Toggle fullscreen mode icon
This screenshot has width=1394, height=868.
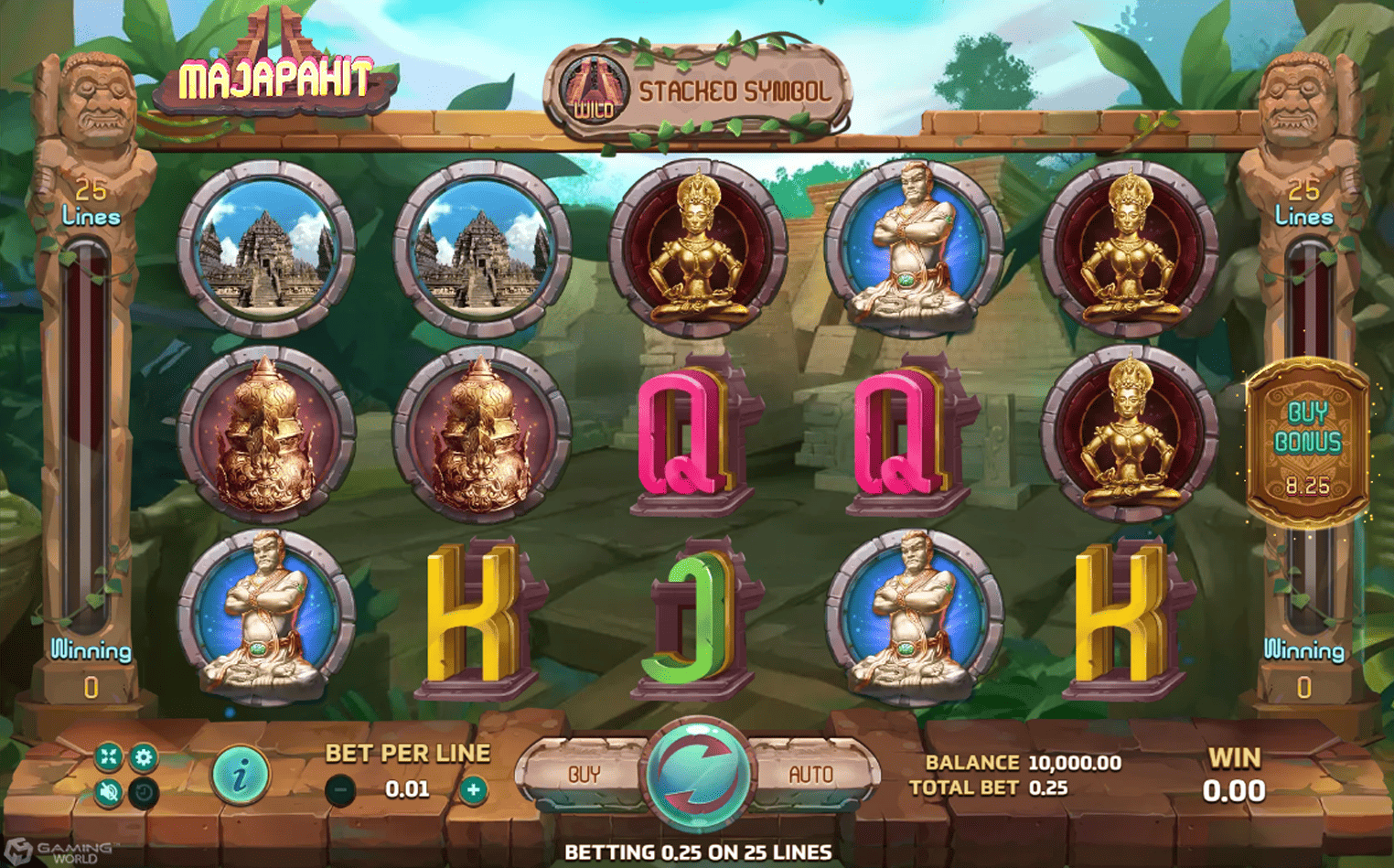(x=108, y=758)
